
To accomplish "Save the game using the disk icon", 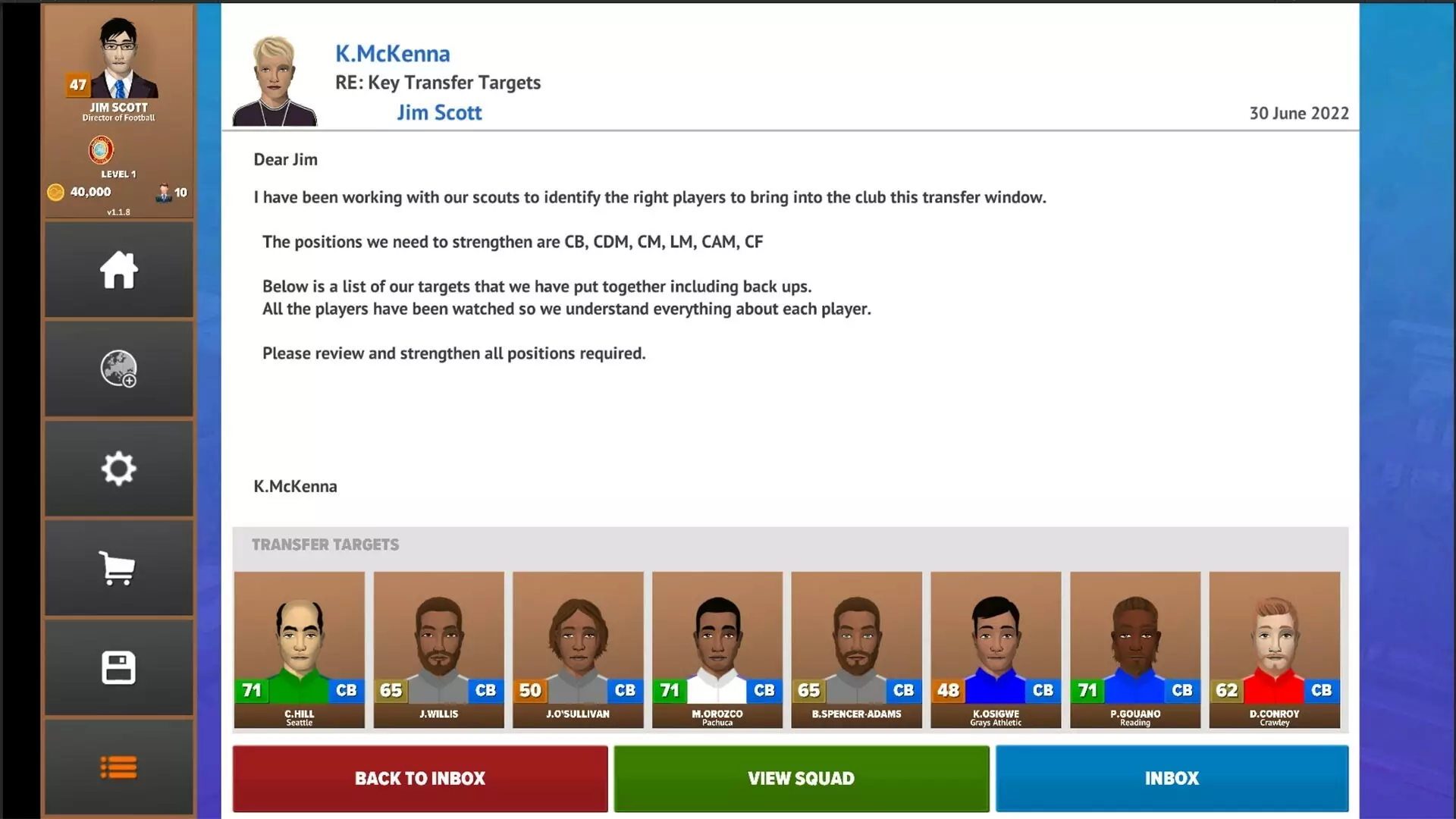I will coord(118,667).
